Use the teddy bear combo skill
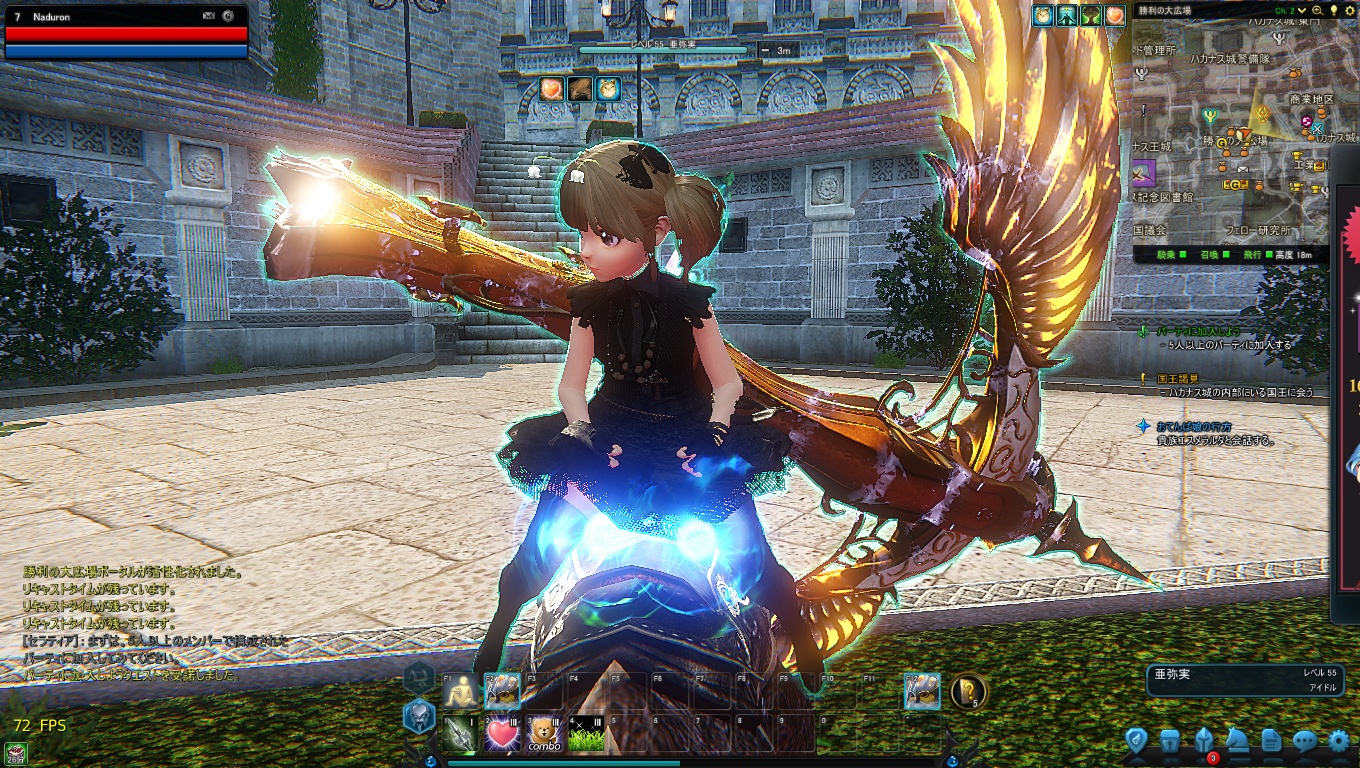 pyautogui.click(x=544, y=734)
